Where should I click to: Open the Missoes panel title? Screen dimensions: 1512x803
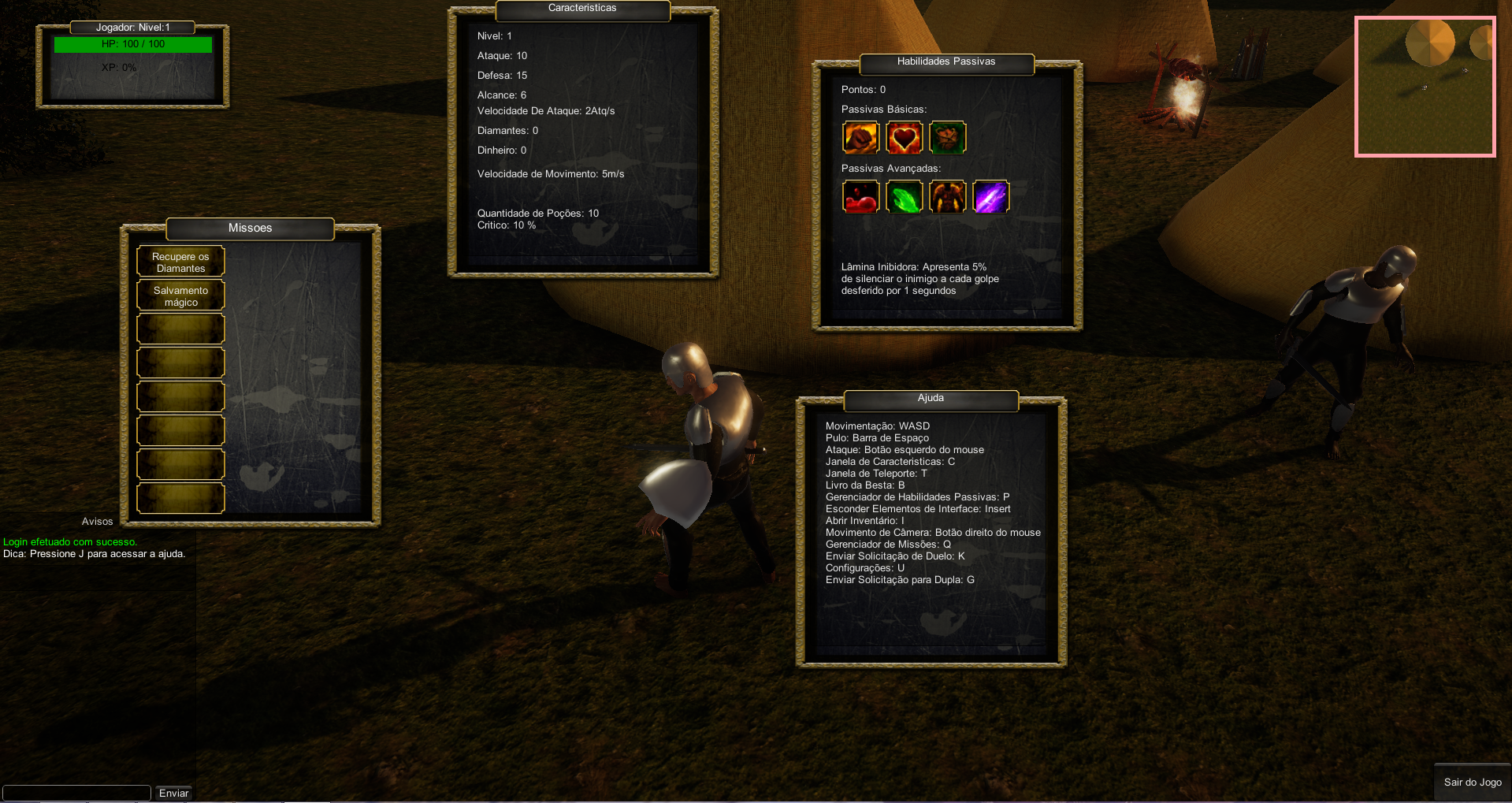click(250, 228)
